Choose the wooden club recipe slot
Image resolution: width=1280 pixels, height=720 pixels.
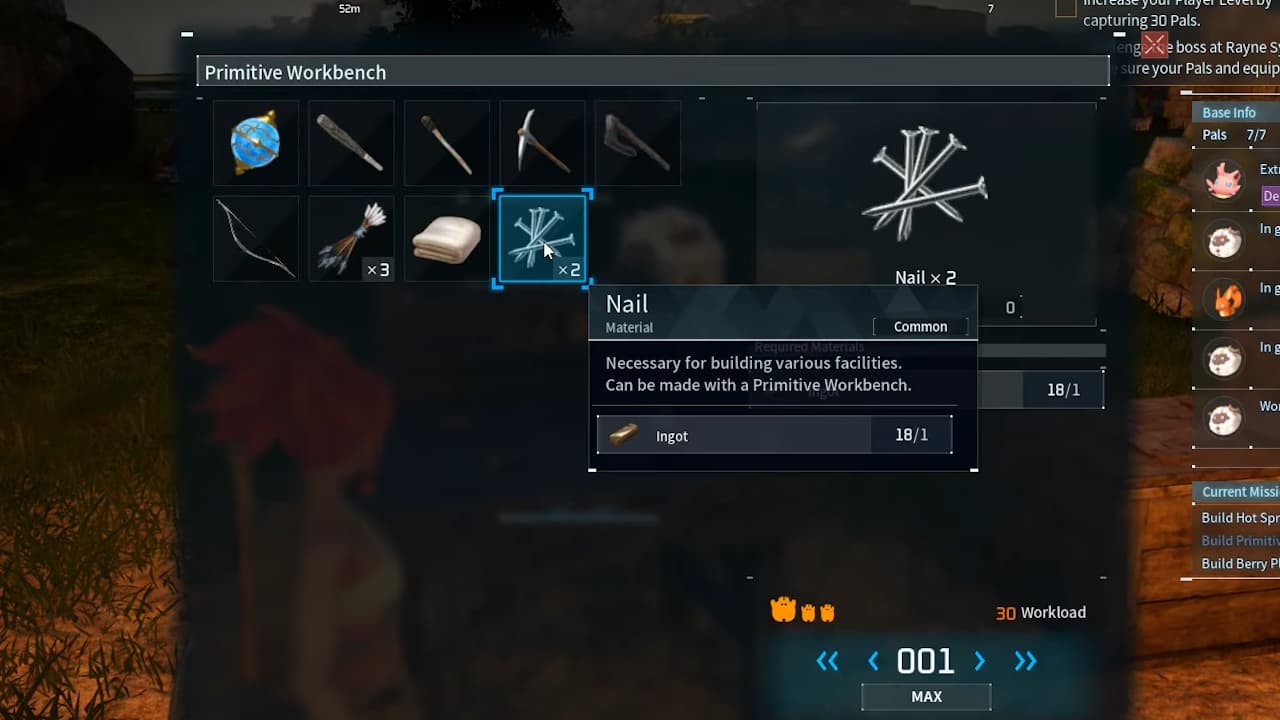pos(351,143)
